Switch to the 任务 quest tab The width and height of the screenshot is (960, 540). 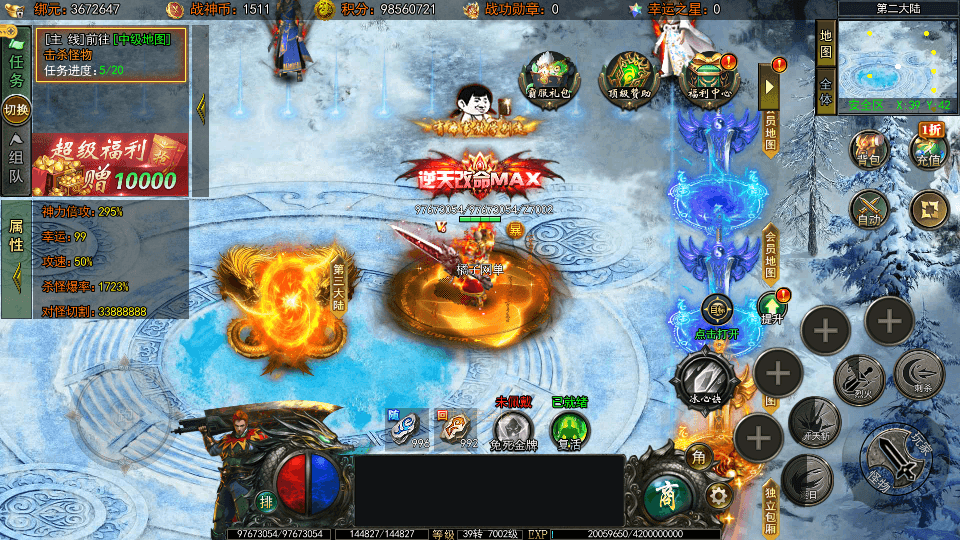tap(16, 65)
